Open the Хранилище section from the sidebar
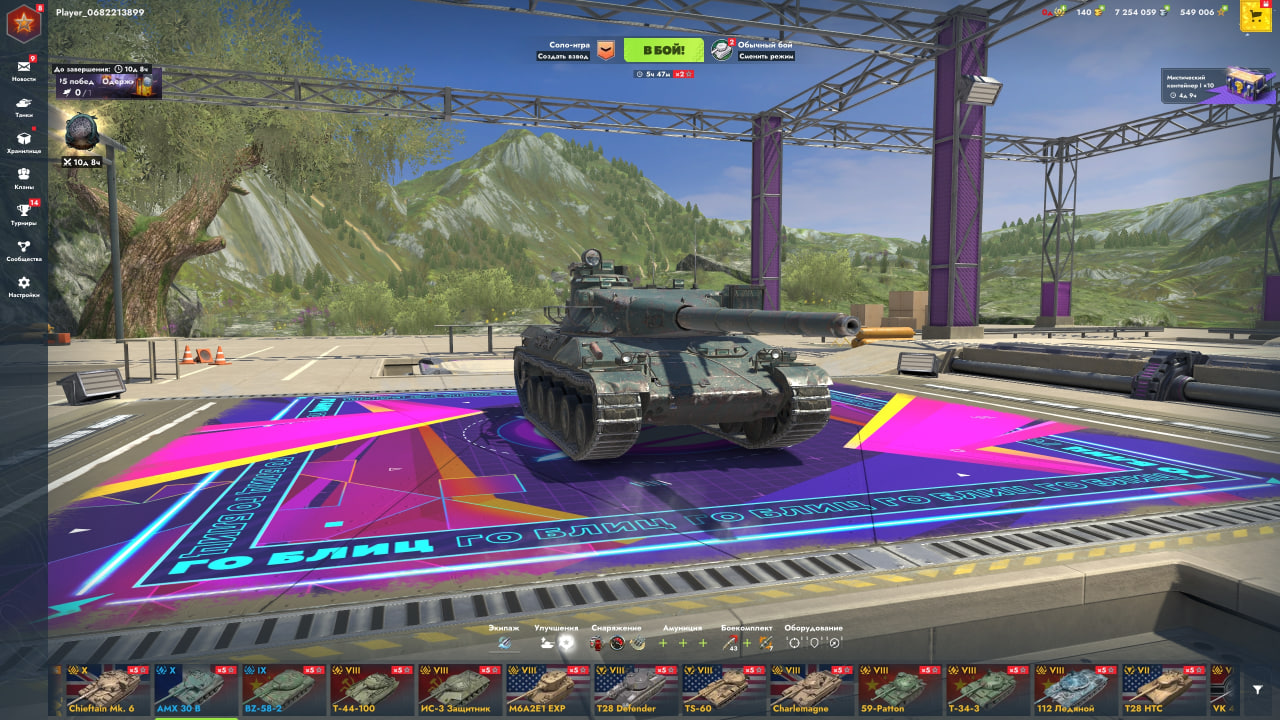1280x720 pixels. (x=23, y=137)
